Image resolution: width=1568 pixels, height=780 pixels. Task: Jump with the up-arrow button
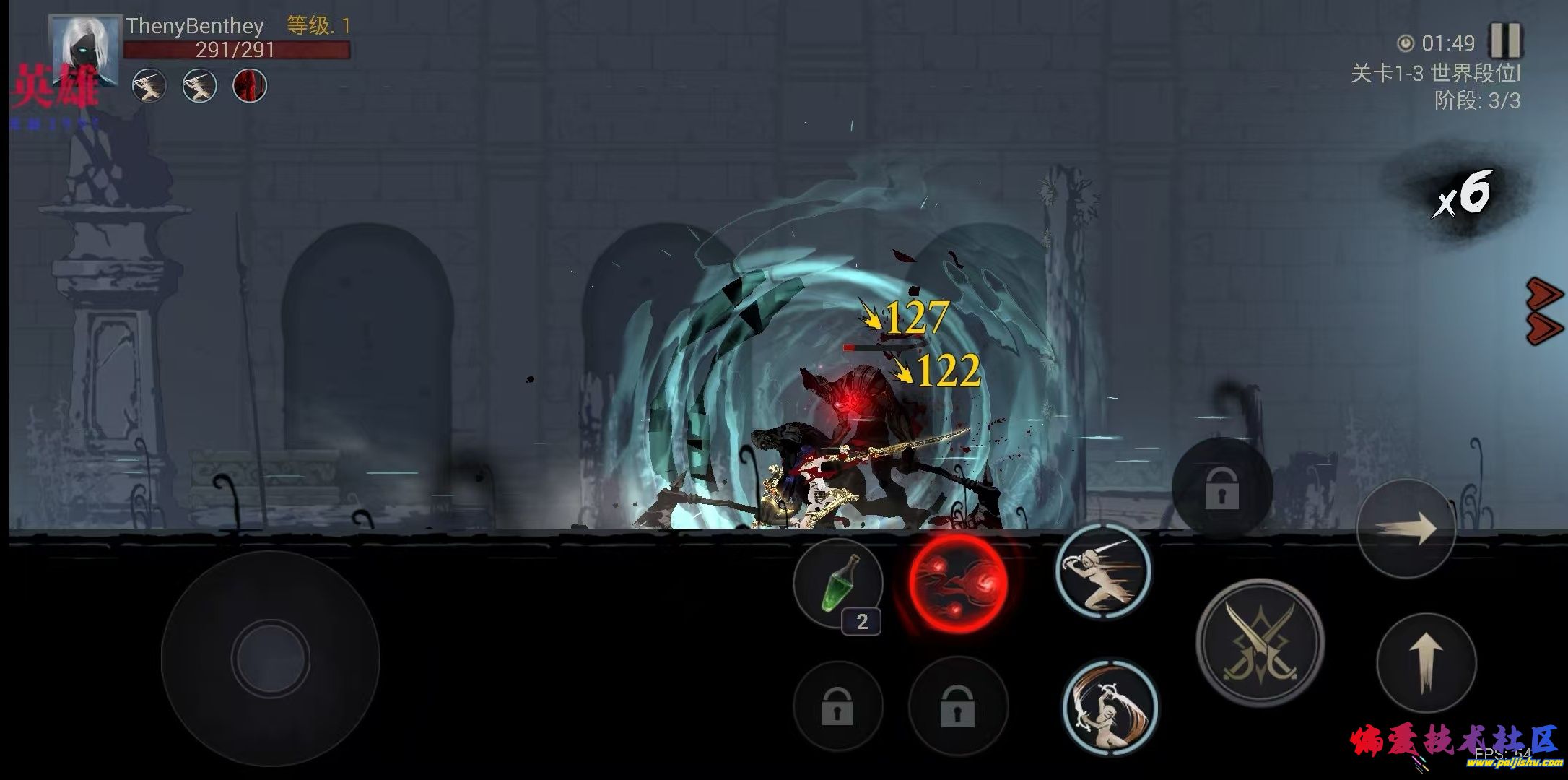tap(1426, 662)
